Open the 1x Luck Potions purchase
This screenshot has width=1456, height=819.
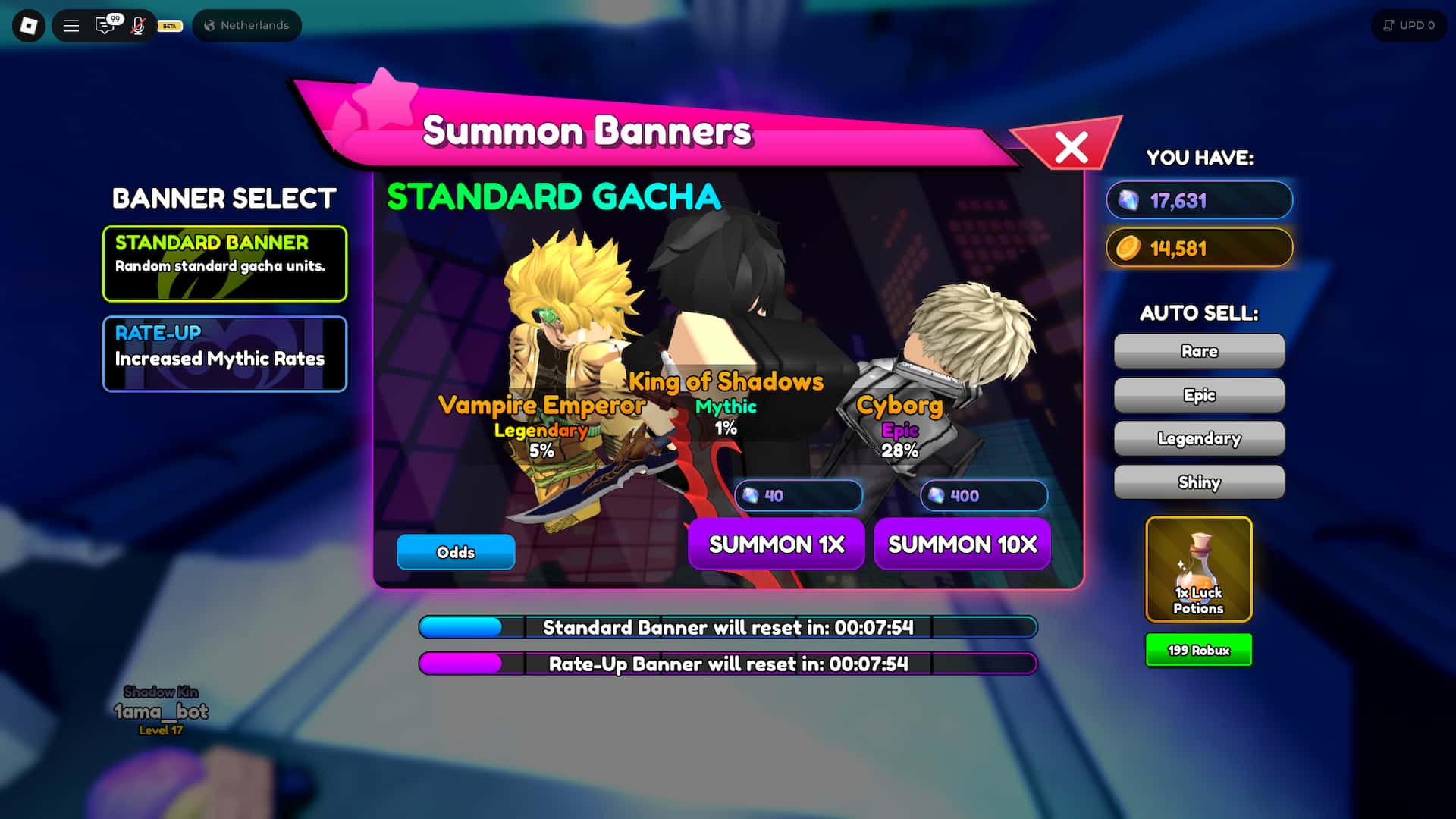[x=1198, y=570]
